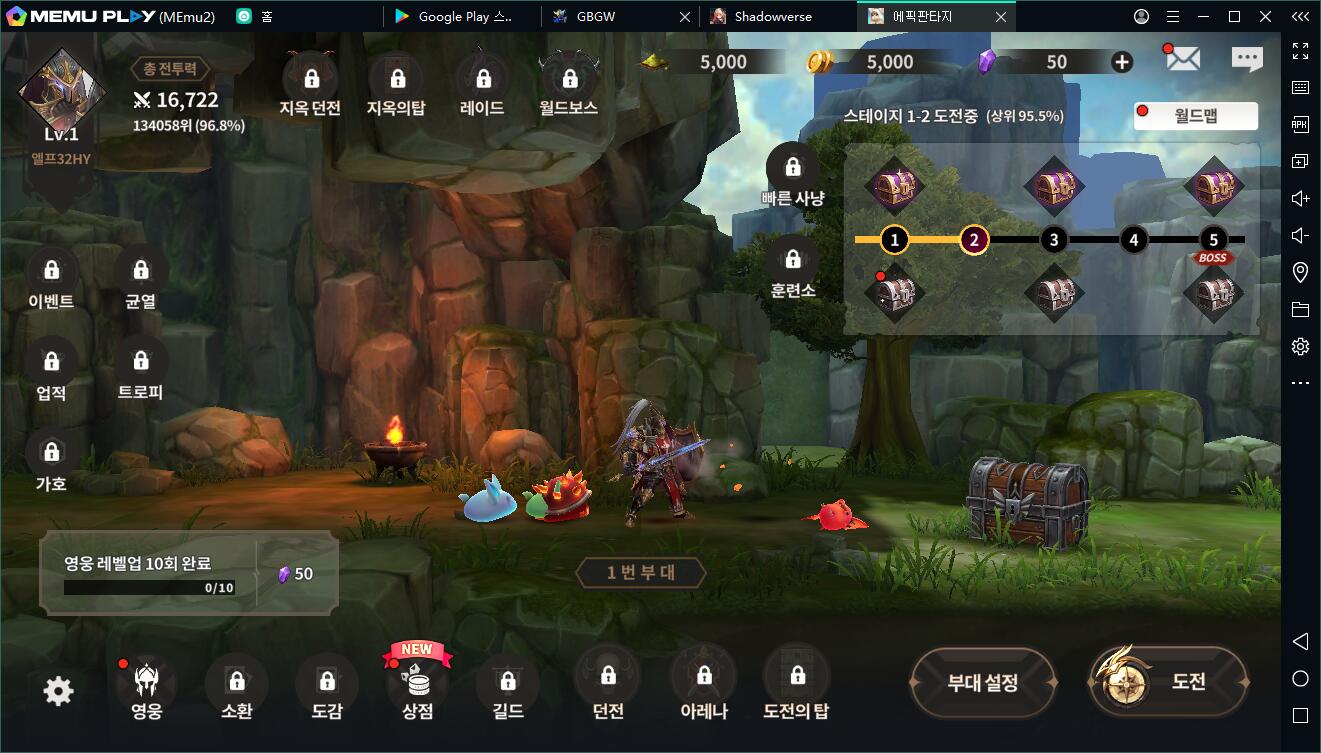
Task: Open the chat speech bubble
Action: click(1247, 59)
